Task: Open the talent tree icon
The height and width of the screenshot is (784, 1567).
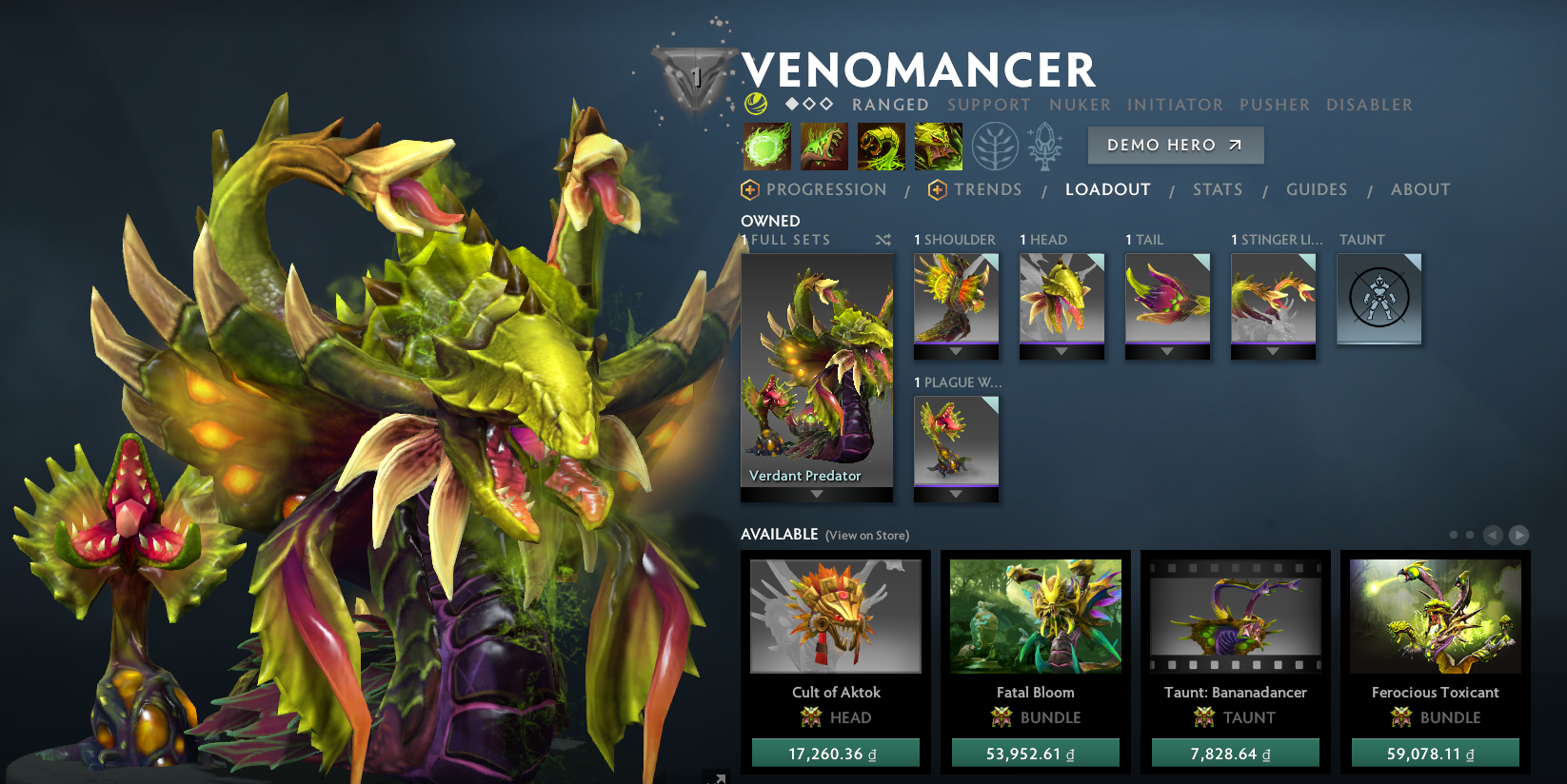Action: pos(993,146)
